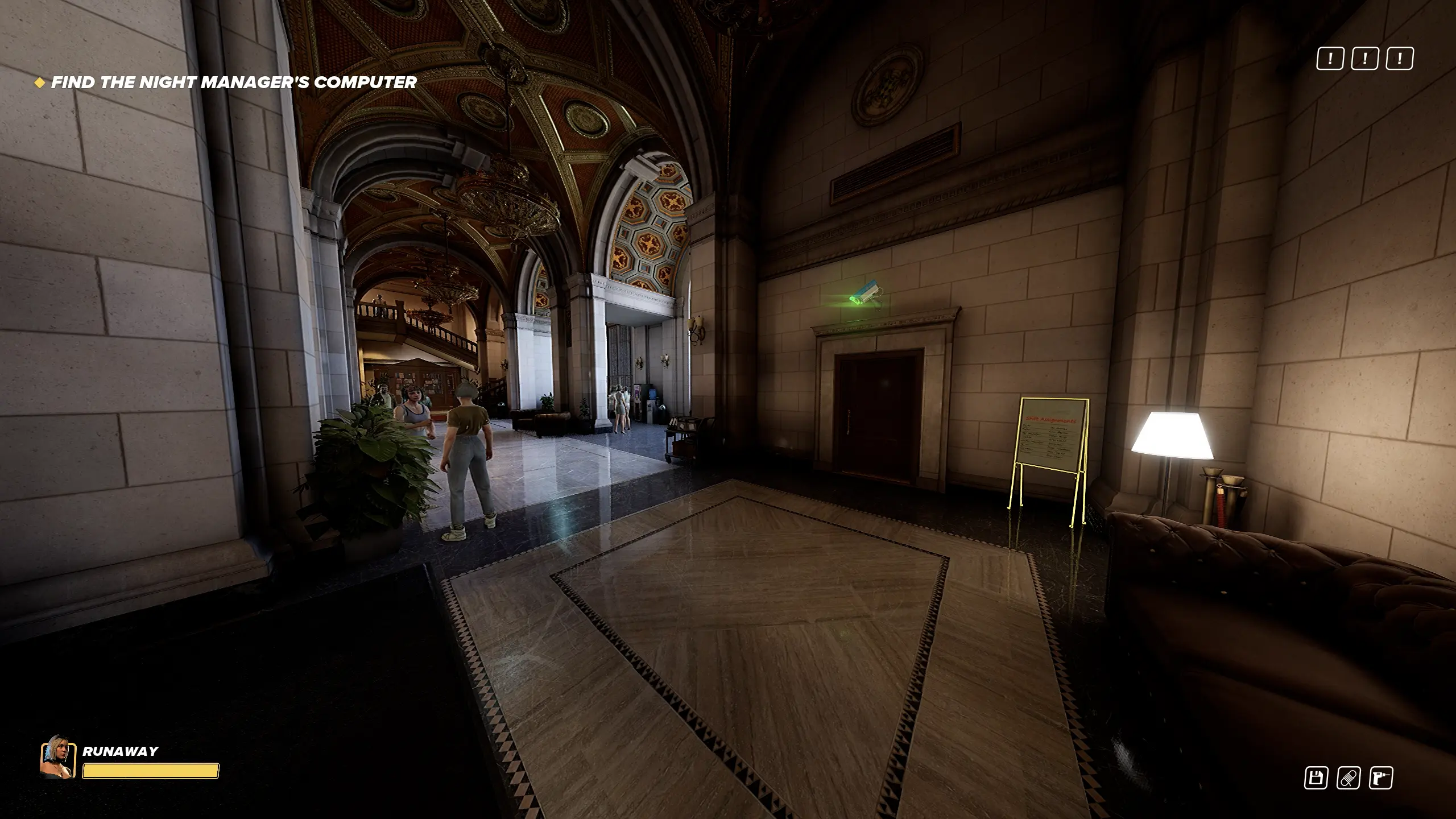Click the Night Manager's Computer objective tracker
The height and width of the screenshot is (819, 1456).
[233, 82]
